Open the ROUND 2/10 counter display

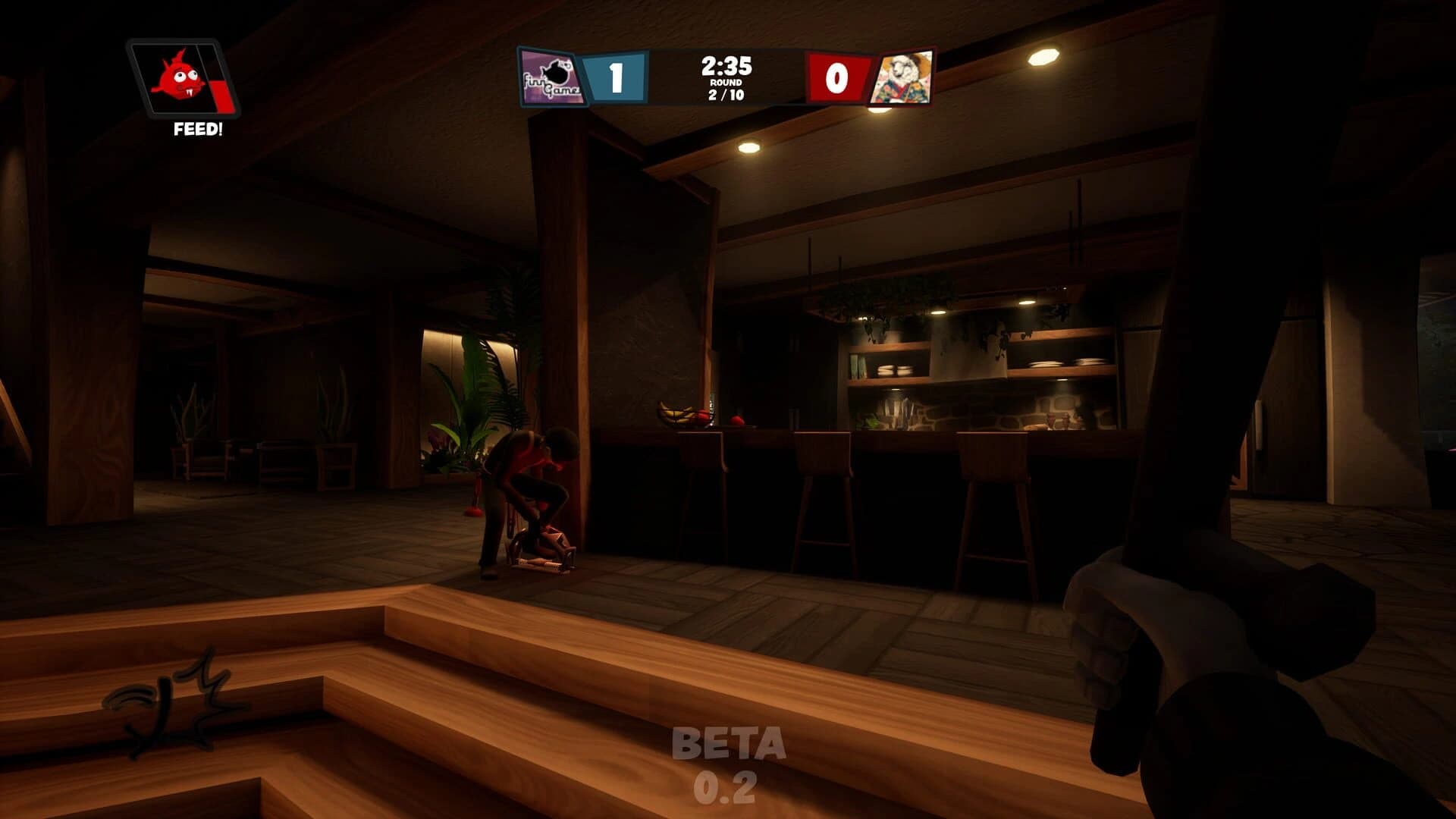coord(728,89)
